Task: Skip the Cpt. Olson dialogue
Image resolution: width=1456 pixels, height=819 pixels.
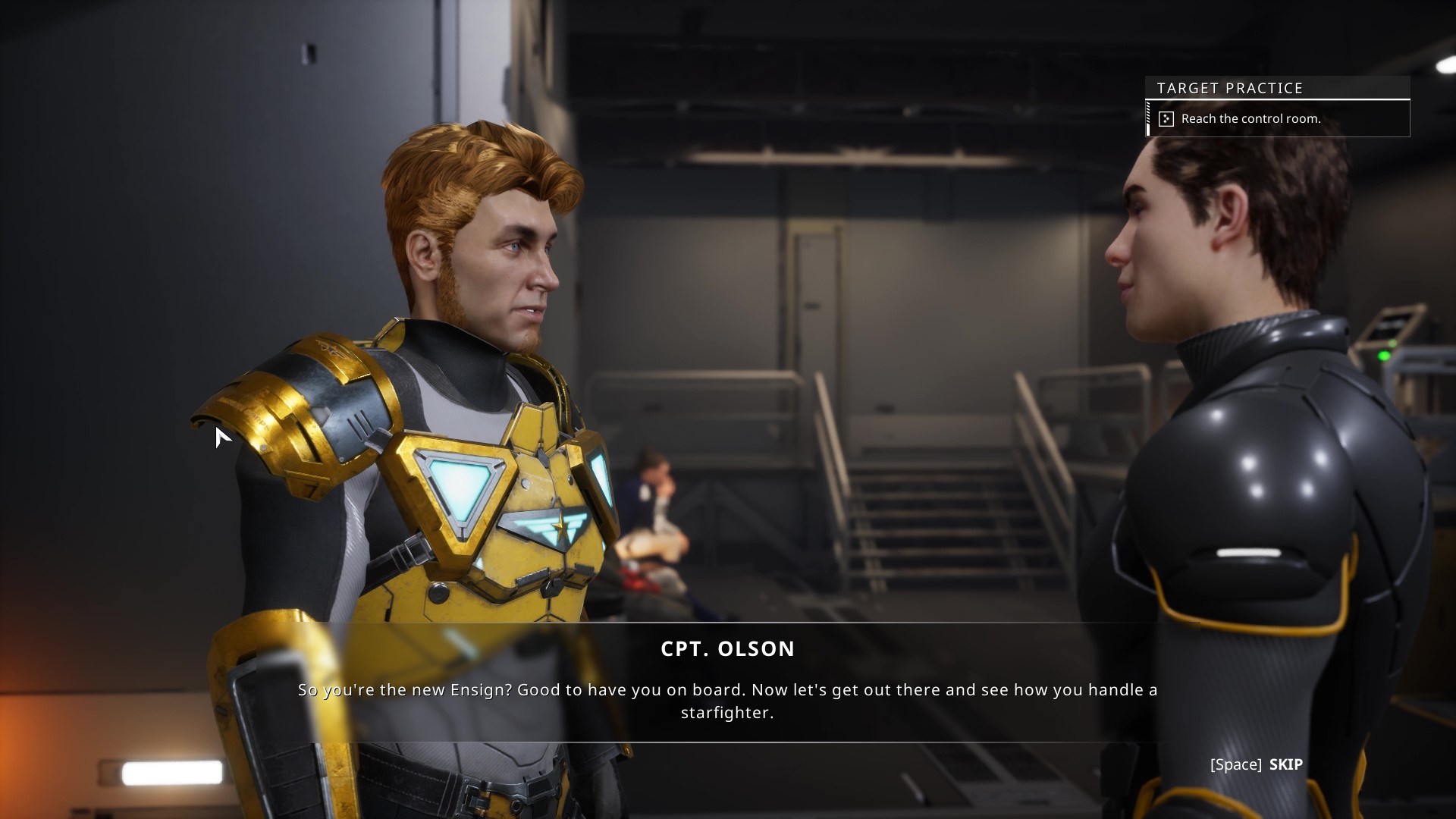Action: [x=1257, y=764]
